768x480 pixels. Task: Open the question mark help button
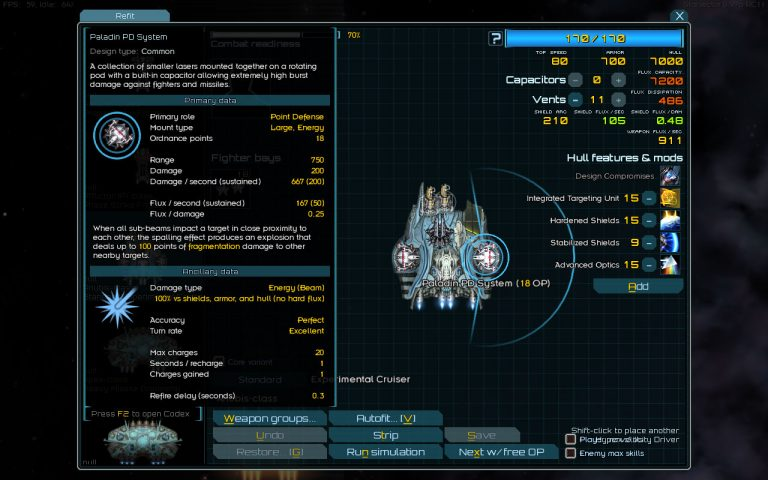(x=495, y=39)
